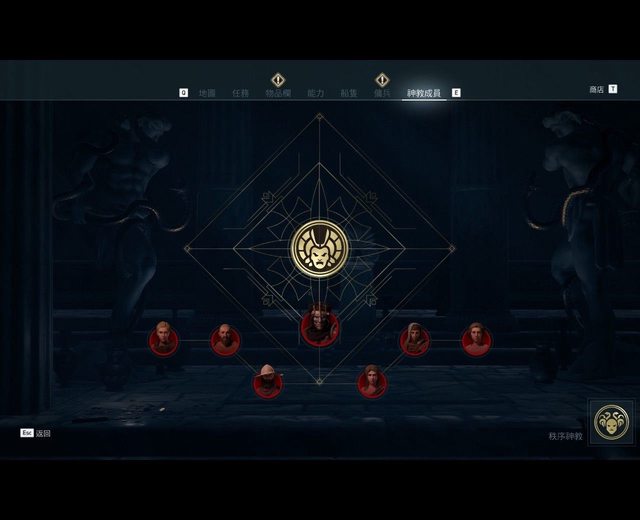Open the 商店 (Store) in the corner
The width and height of the screenshot is (640, 520).
click(597, 89)
